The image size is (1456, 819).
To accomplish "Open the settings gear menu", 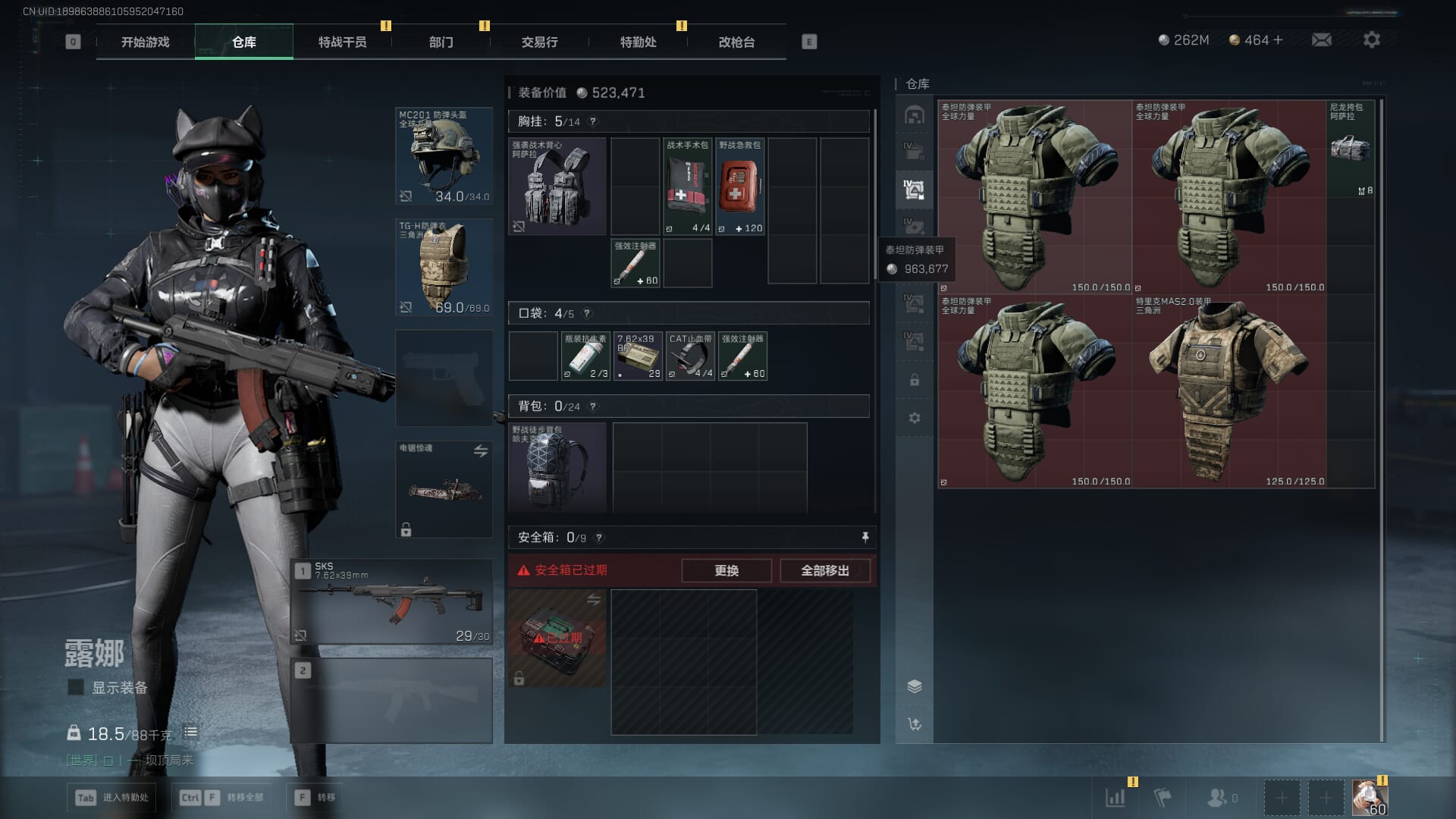I will tap(1371, 39).
